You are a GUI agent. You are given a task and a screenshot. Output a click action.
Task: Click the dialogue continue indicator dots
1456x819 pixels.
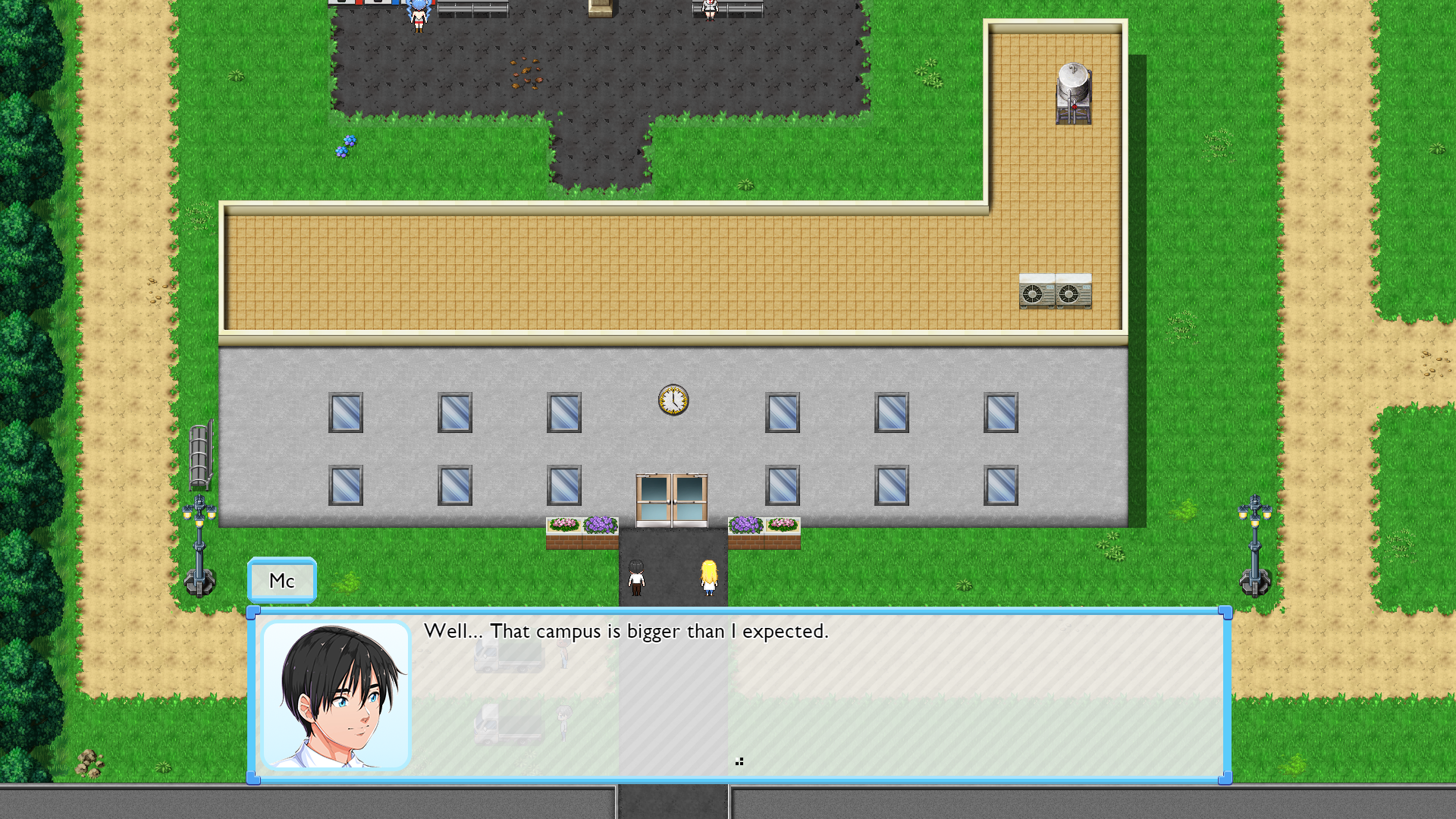[x=739, y=761]
